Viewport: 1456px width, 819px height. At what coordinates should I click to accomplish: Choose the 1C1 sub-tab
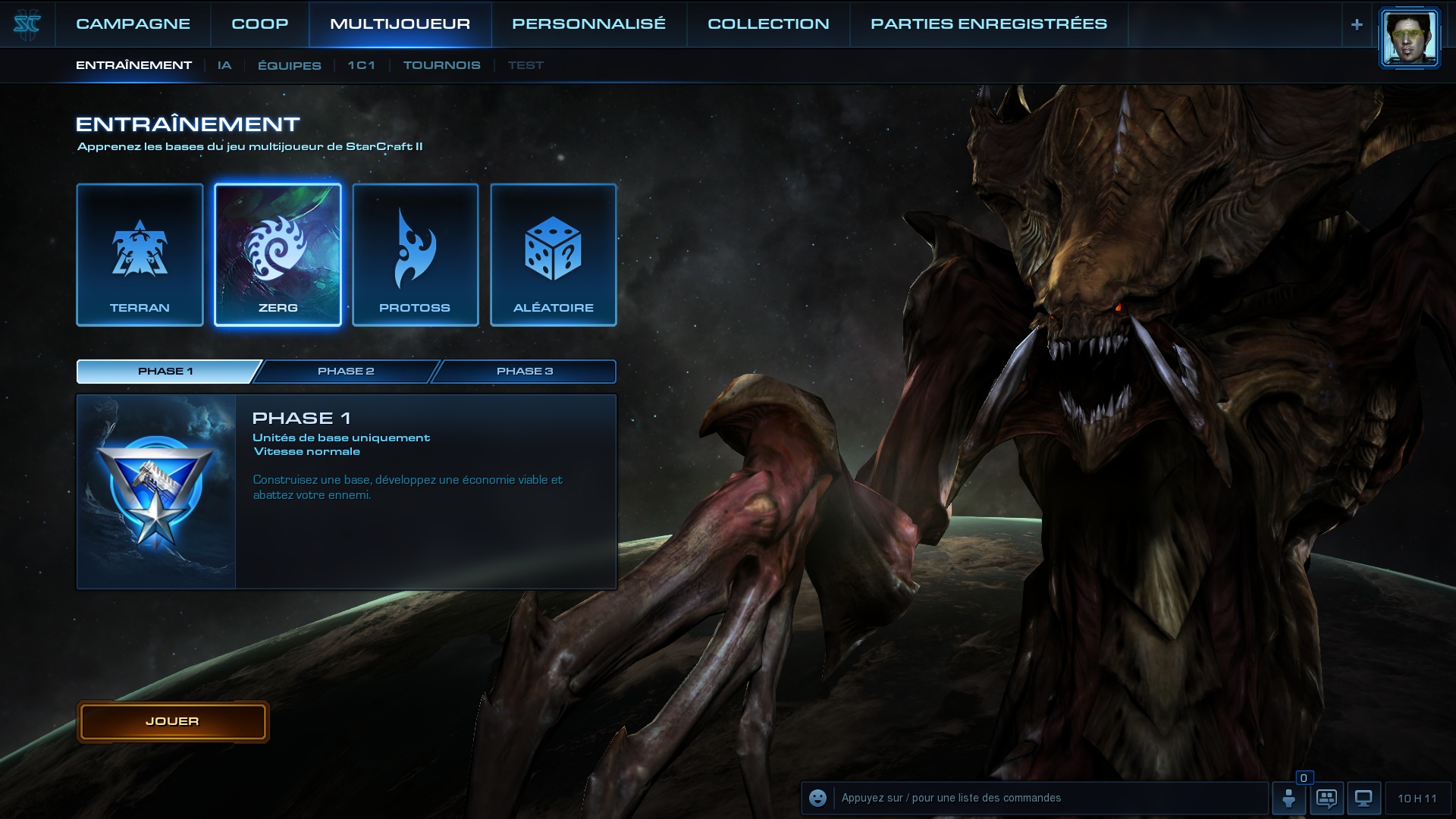361,65
